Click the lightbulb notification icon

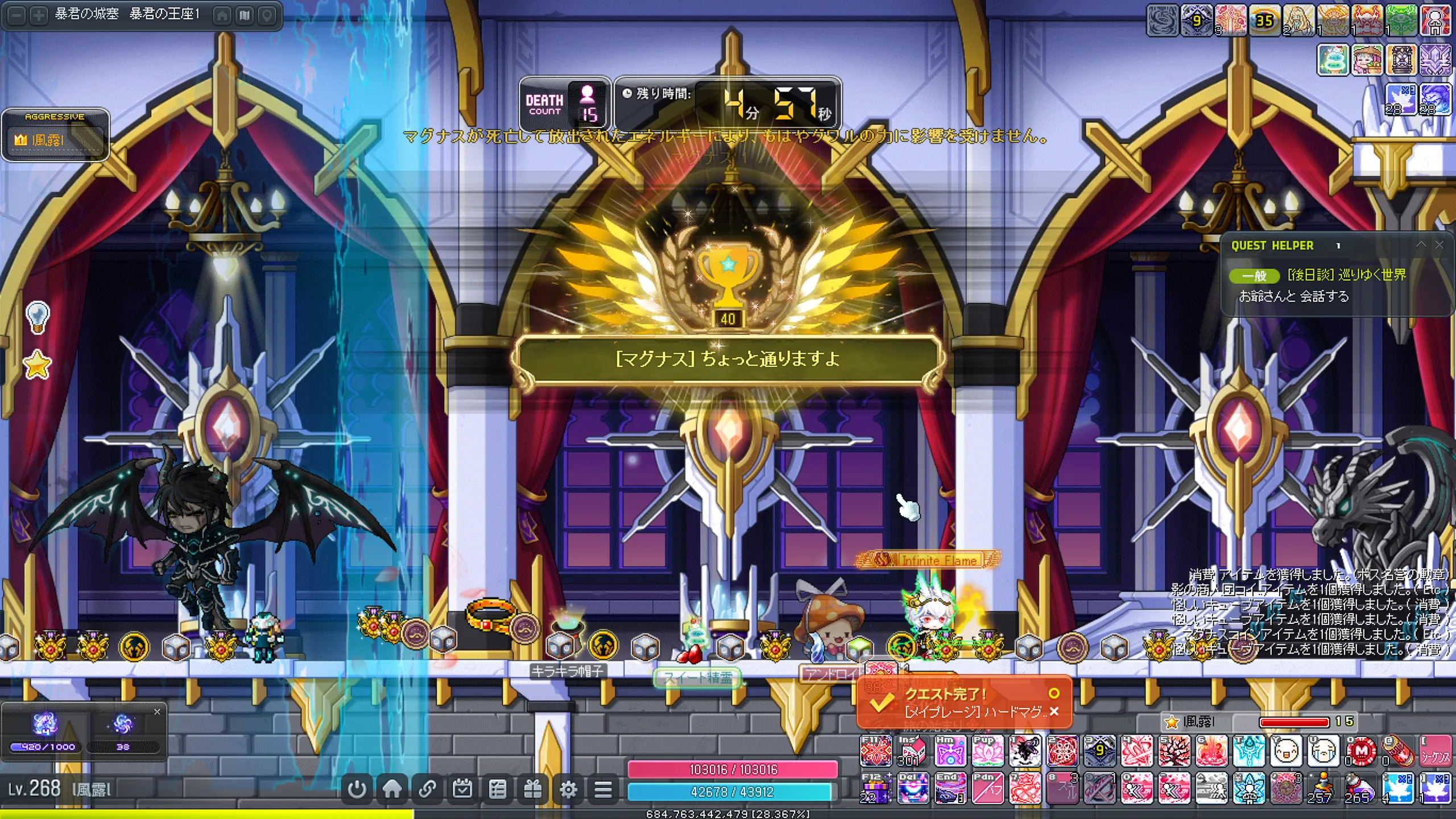pos(38,317)
